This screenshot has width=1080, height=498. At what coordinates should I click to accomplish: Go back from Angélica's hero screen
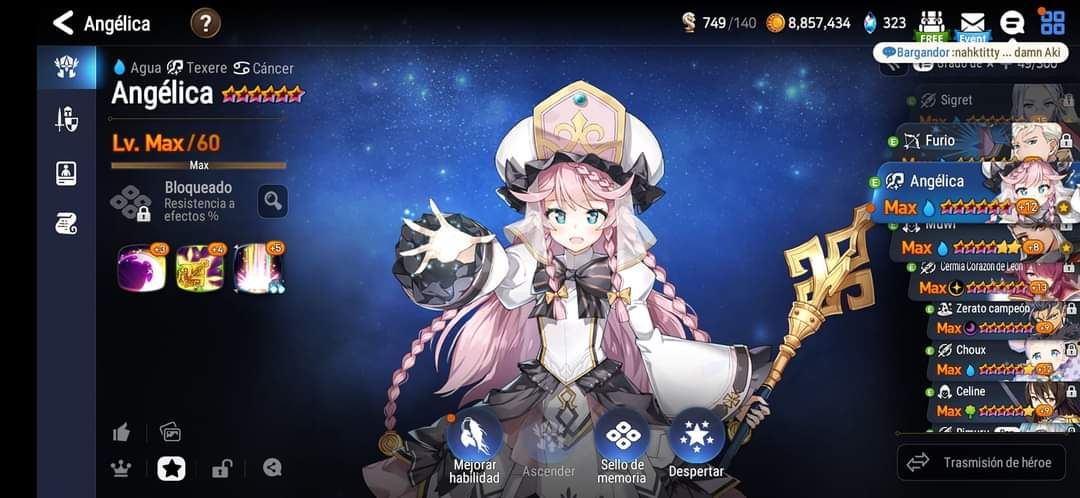[x=63, y=22]
